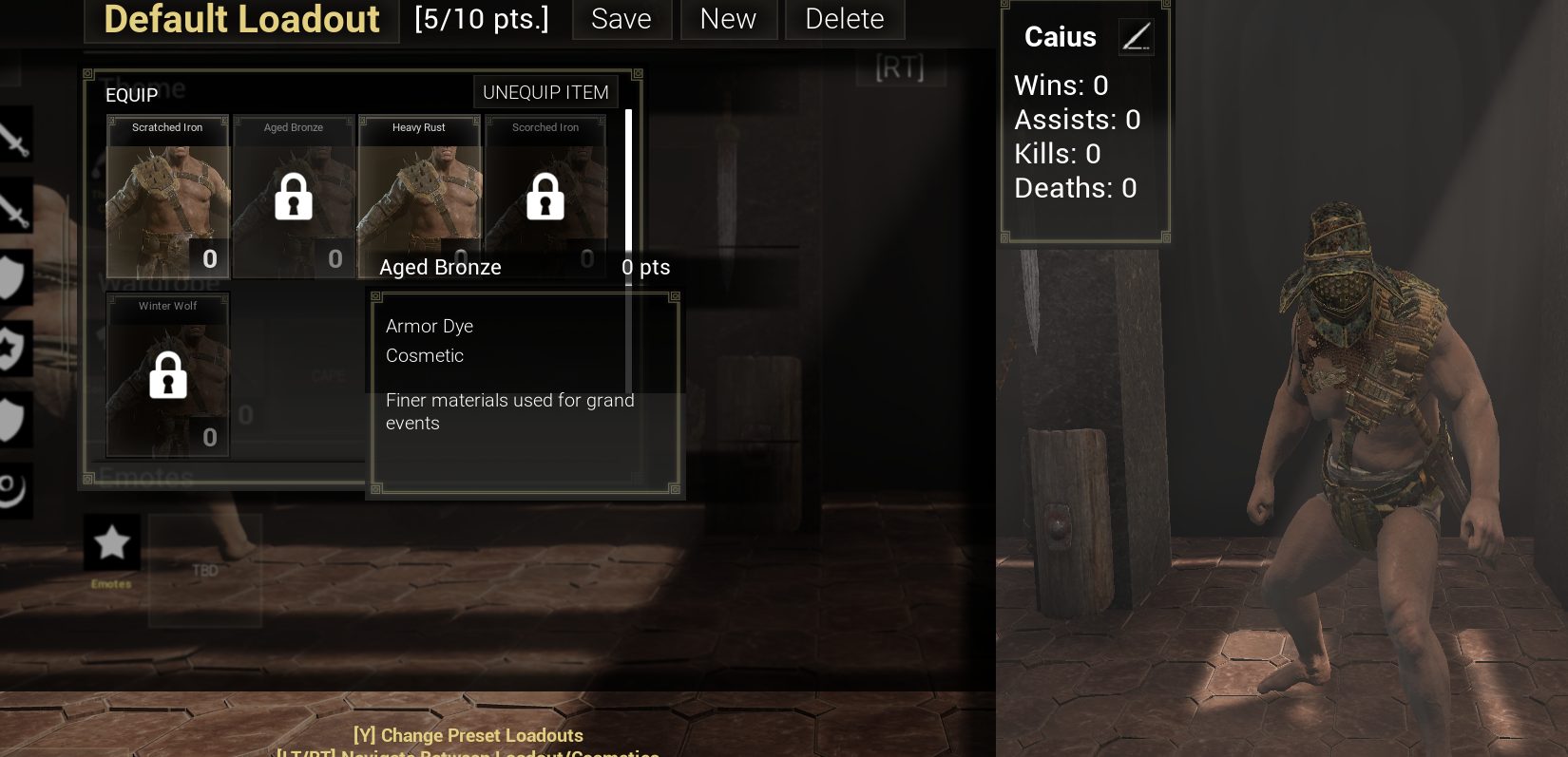Select the locked Scorched Iron dye
Image resolution: width=1568 pixels, height=757 pixels.
545,197
